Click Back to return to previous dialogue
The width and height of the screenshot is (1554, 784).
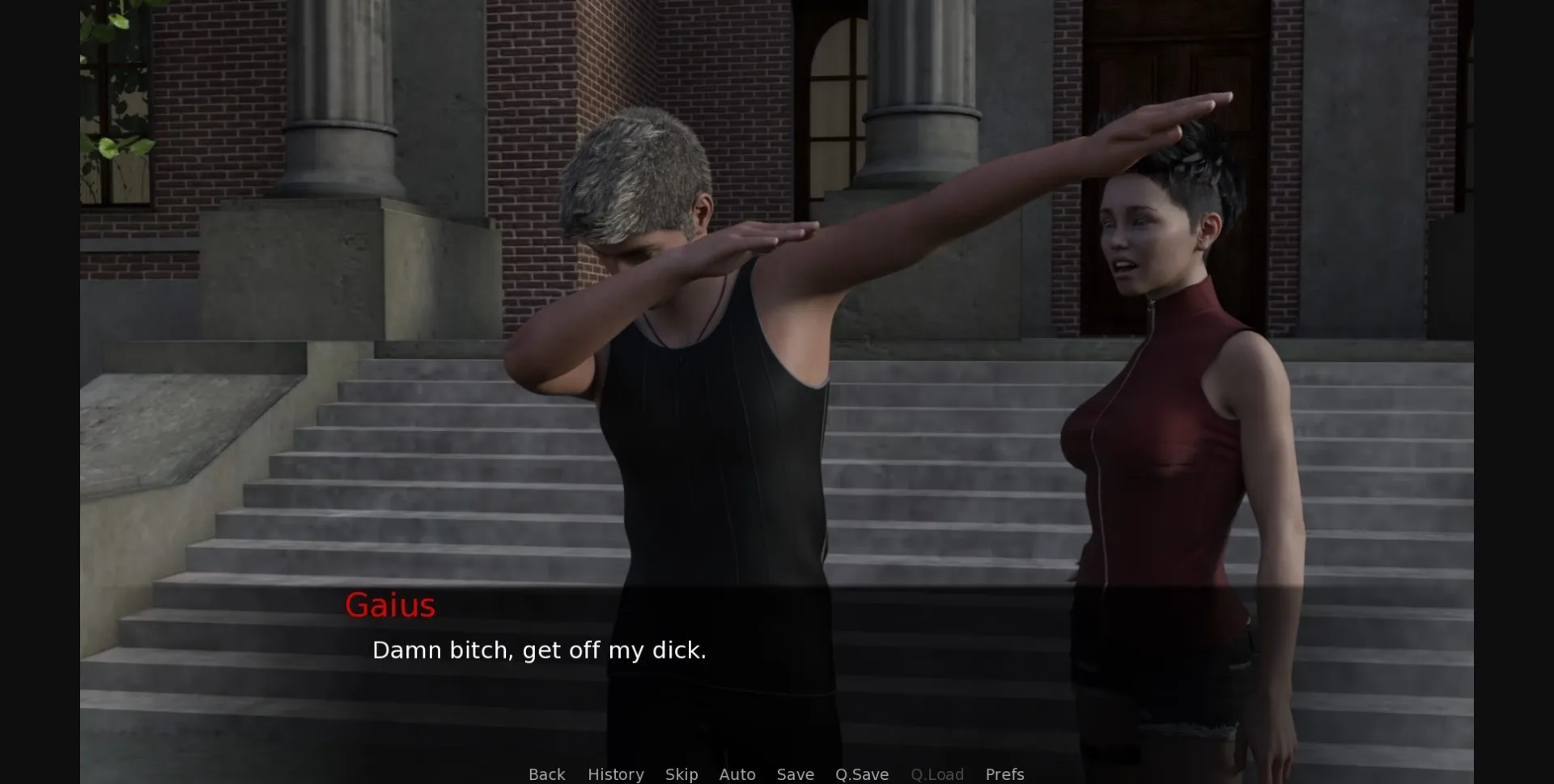[547, 774]
